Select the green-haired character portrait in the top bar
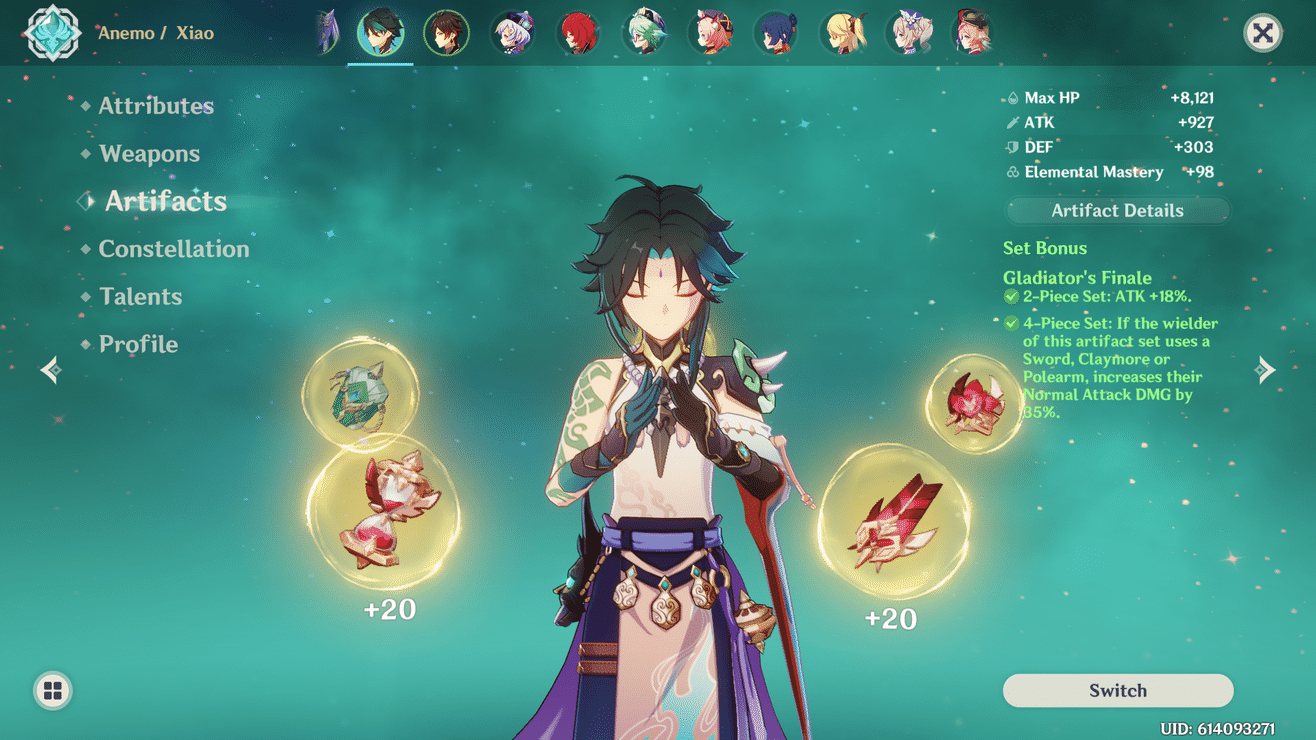The image size is (1316, 740). click(646, 32)
